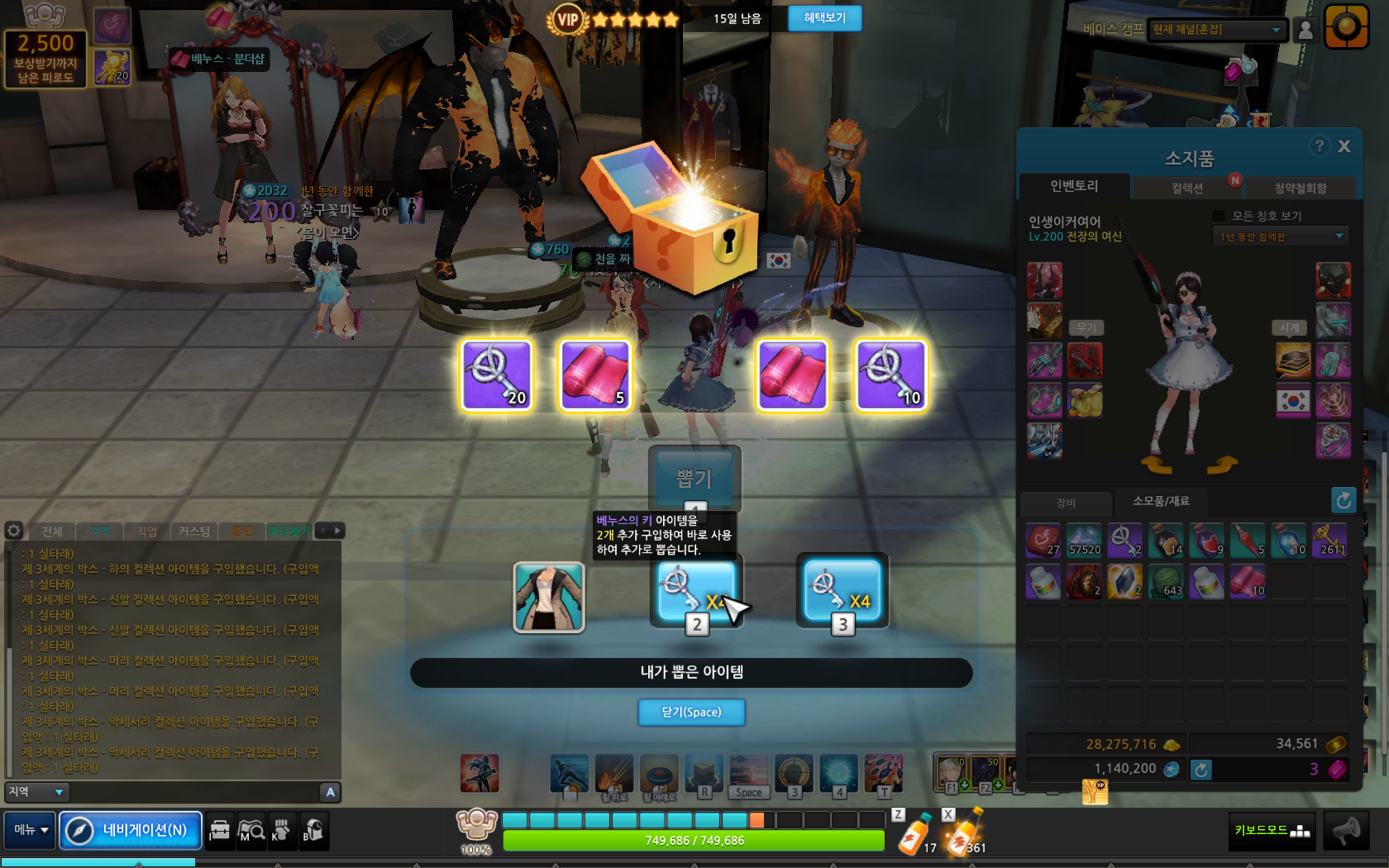1389x868 pixels.
Task: Open the title selection dropdown
Action: 1280,237
